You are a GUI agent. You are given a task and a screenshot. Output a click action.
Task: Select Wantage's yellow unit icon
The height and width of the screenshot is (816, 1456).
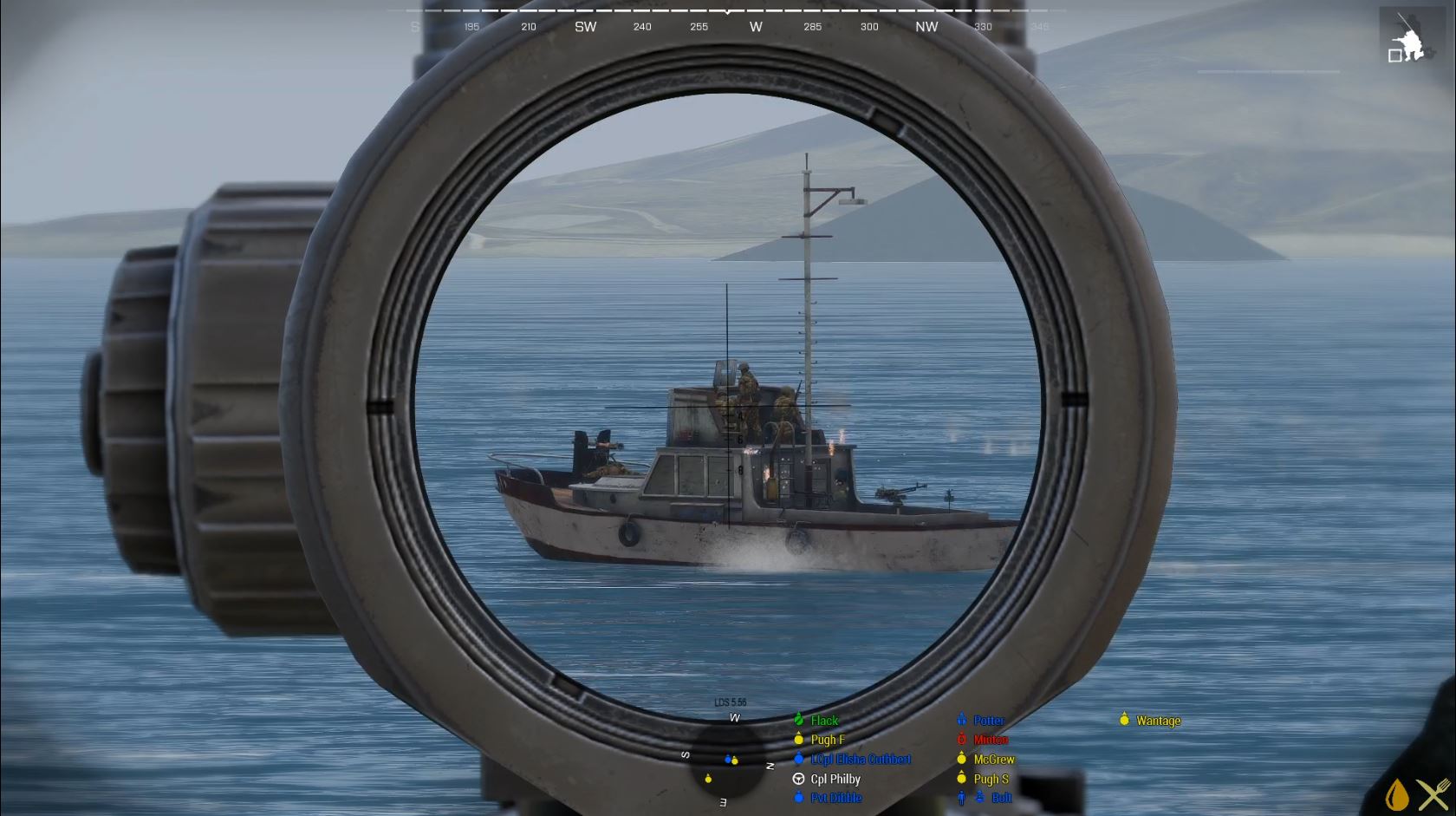click(x=1124, y=720)
